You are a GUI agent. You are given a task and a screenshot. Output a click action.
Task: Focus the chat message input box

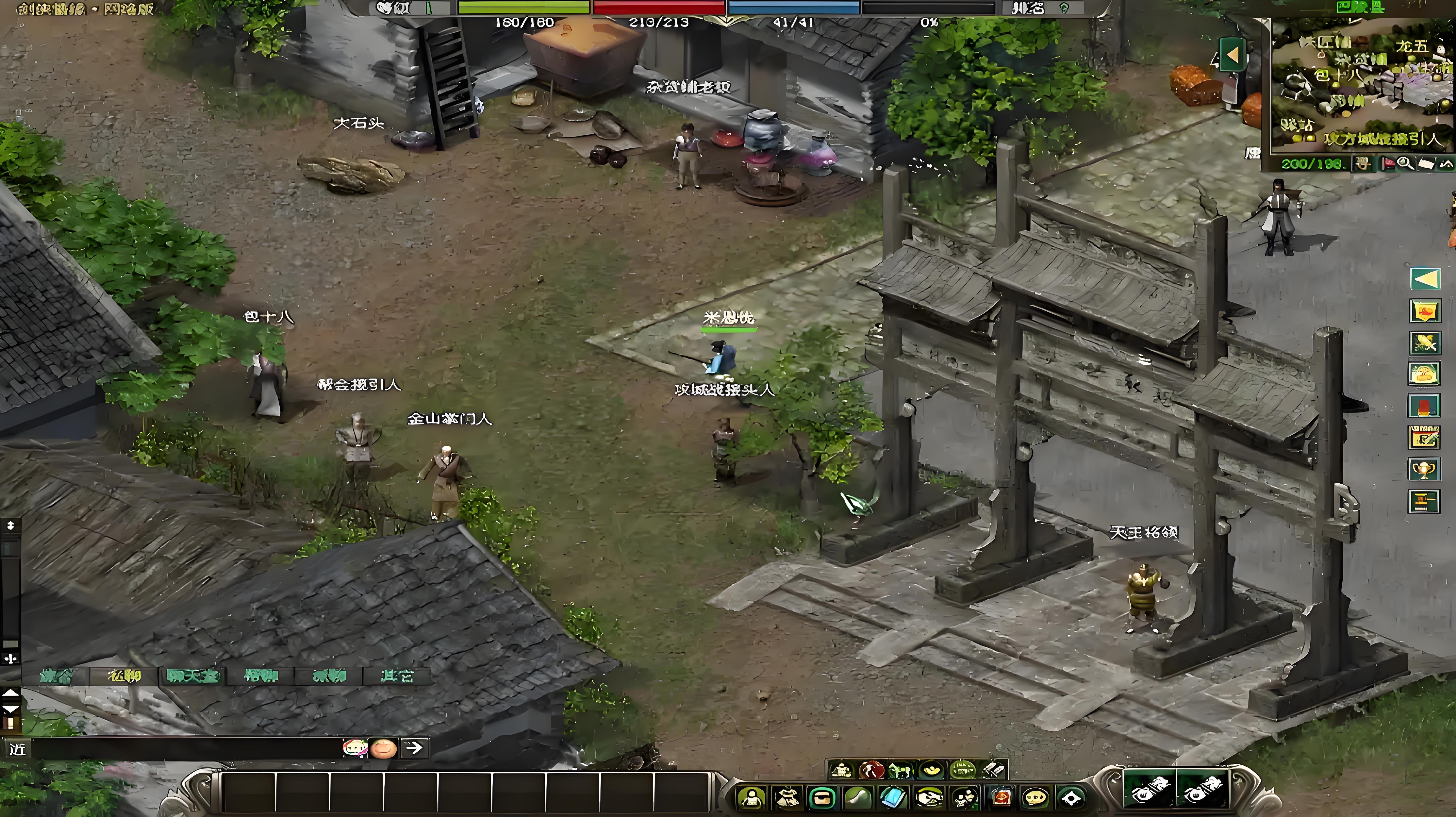tap(187, 749)
